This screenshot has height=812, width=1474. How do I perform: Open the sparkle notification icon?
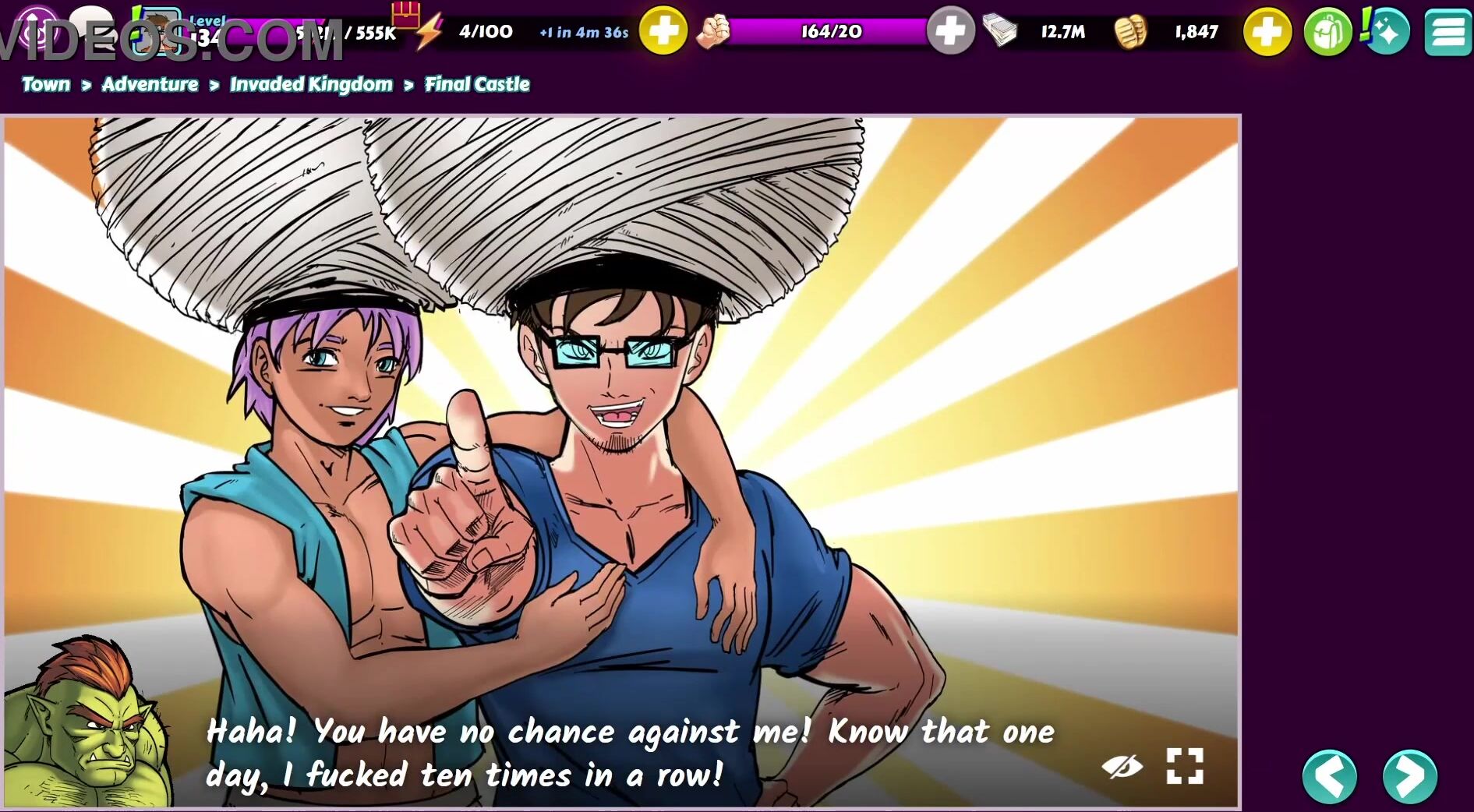point(1387,32)
